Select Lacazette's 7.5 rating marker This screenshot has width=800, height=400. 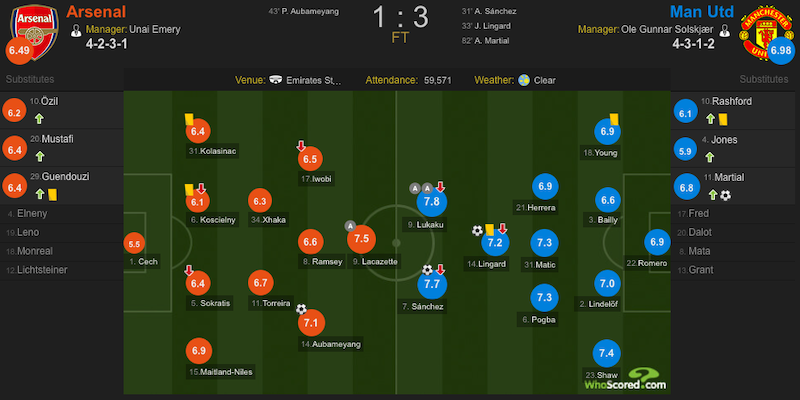point(361,239)
